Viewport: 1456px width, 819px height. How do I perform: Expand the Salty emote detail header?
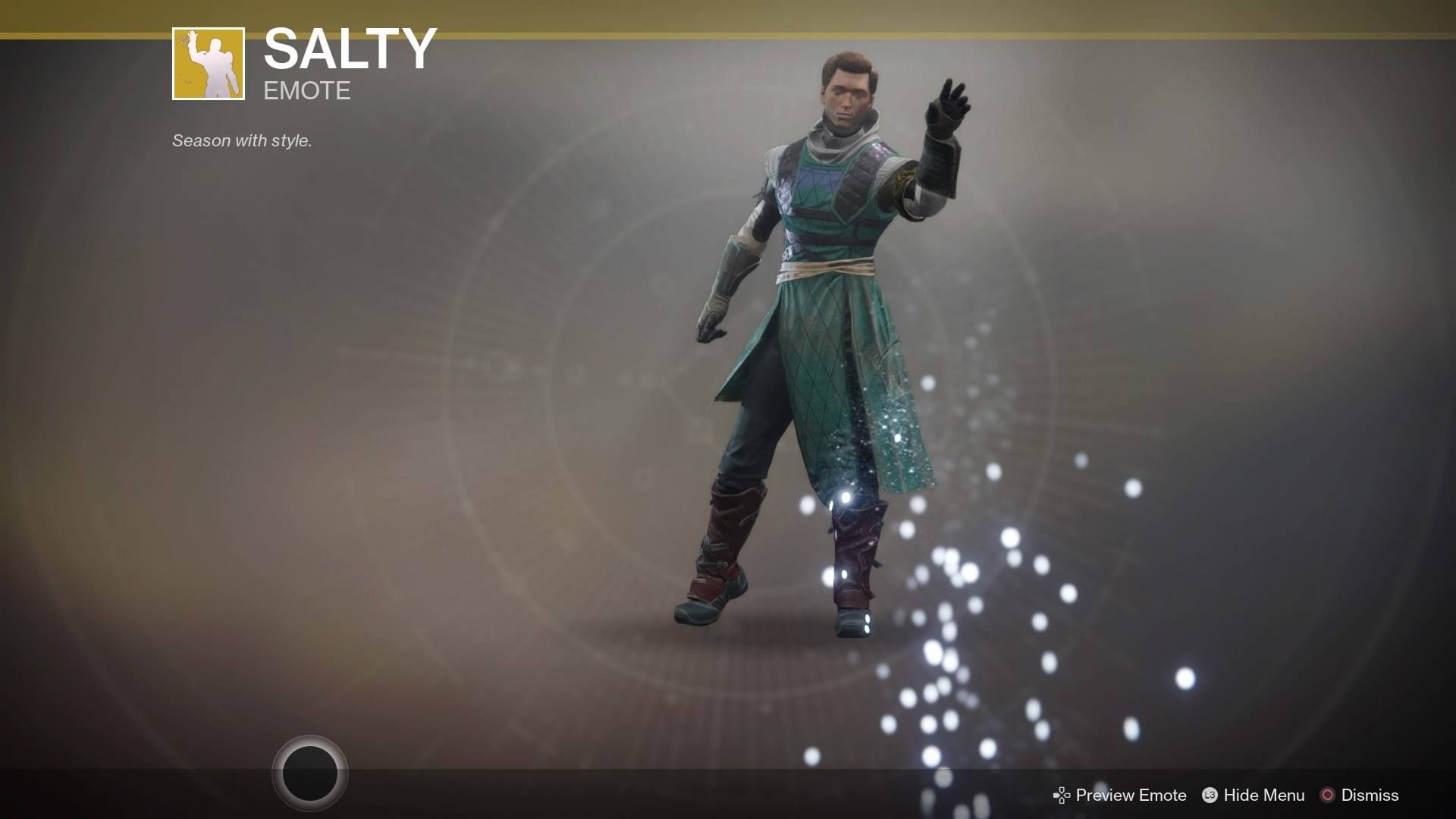[x=349, y=49]
